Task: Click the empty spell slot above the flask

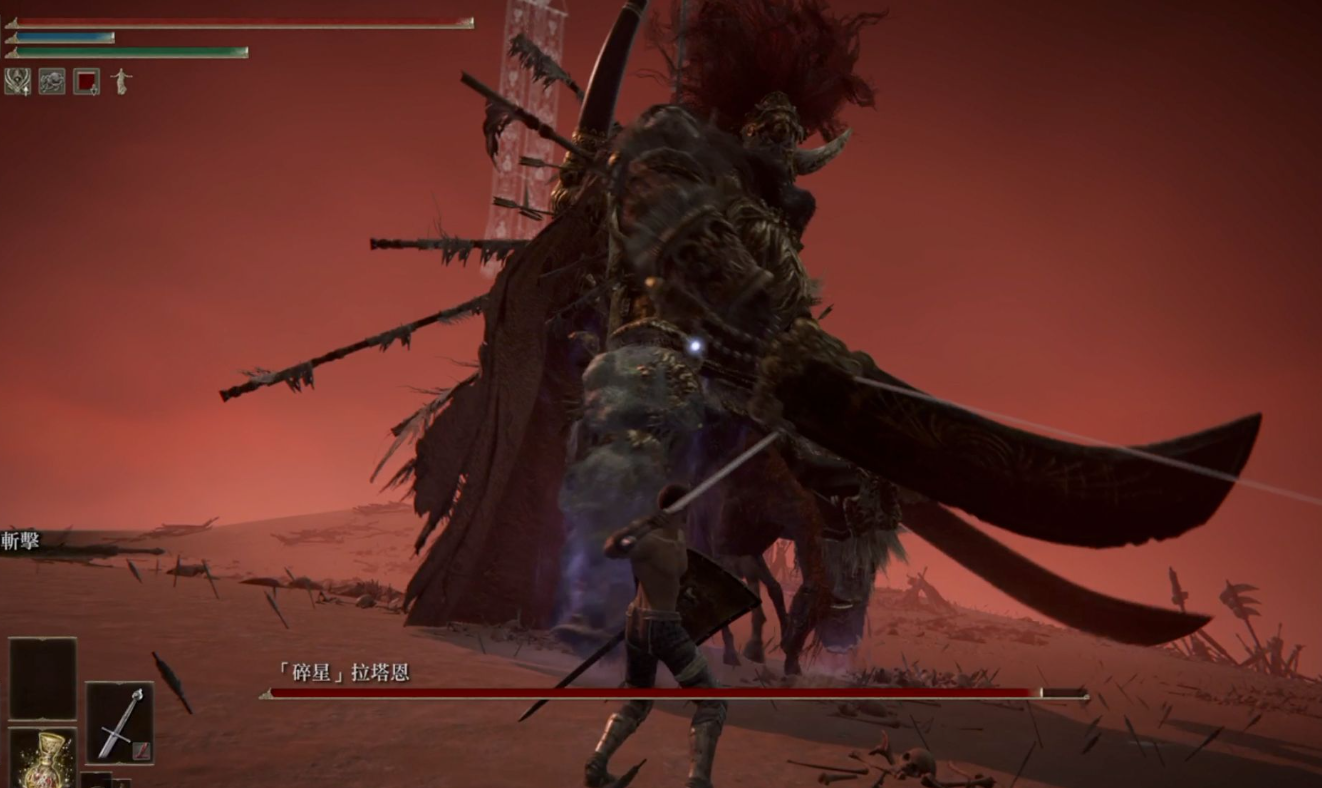Action: [43, 678]
